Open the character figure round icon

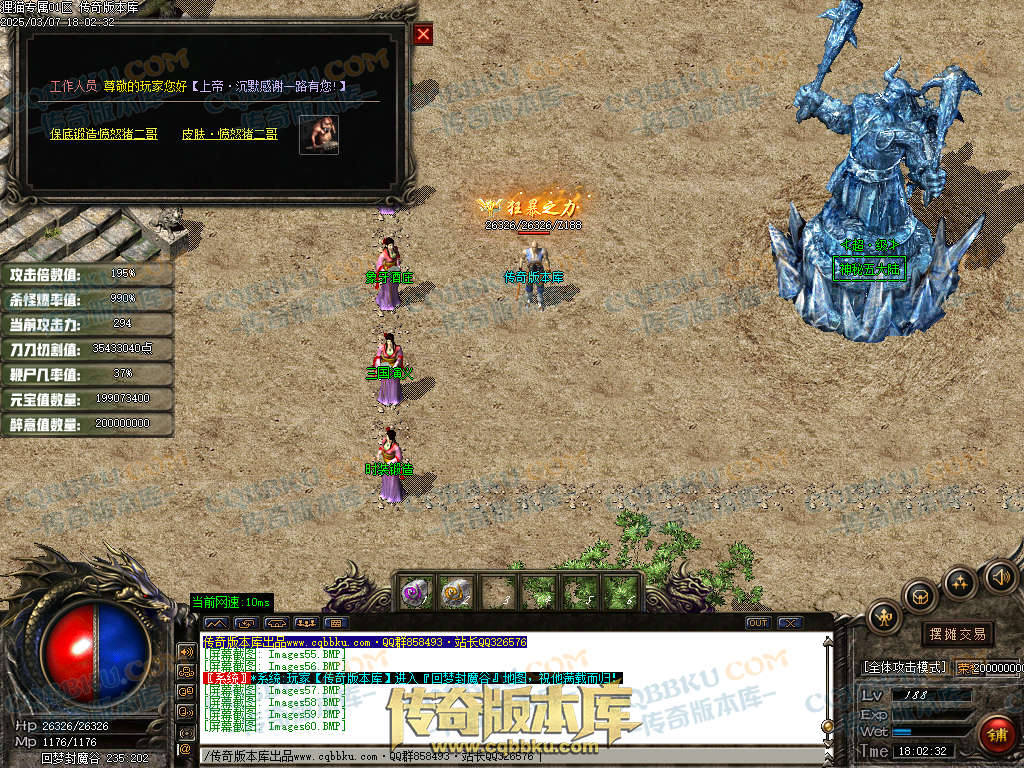[885, 617]
